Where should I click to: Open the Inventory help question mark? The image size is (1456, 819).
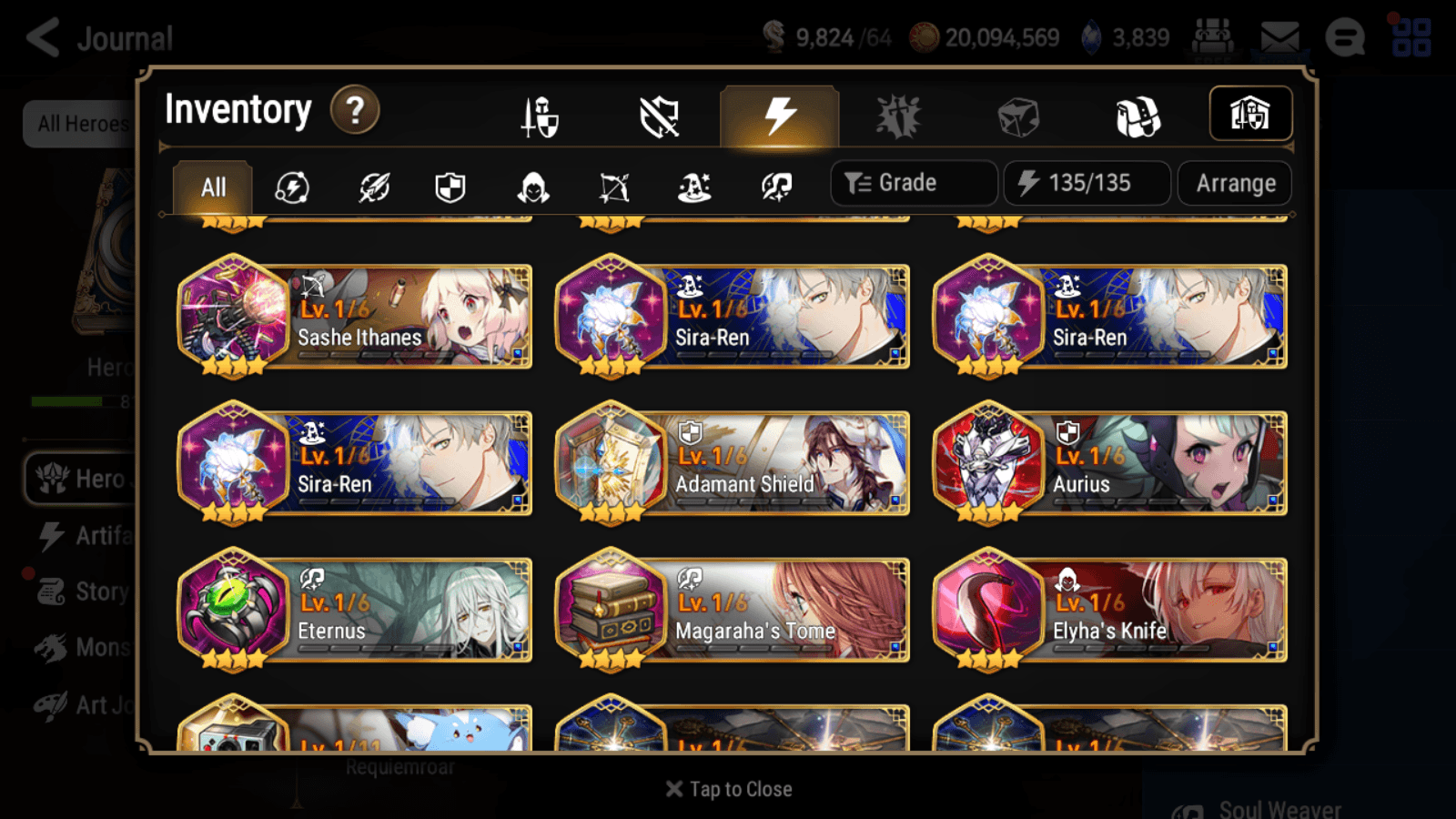coord(354,109)
